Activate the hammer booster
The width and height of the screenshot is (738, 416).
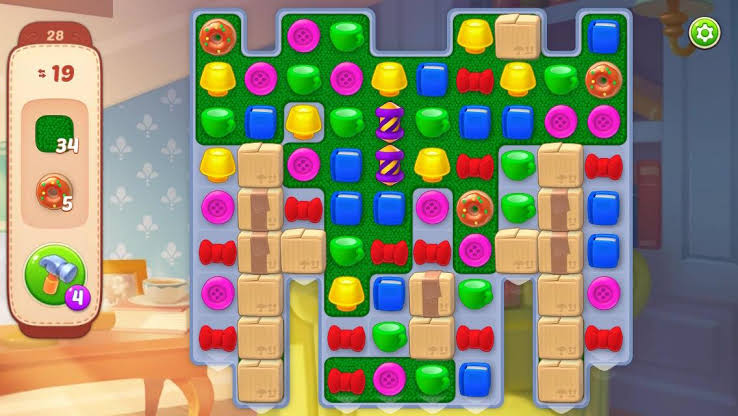point(55,274)
